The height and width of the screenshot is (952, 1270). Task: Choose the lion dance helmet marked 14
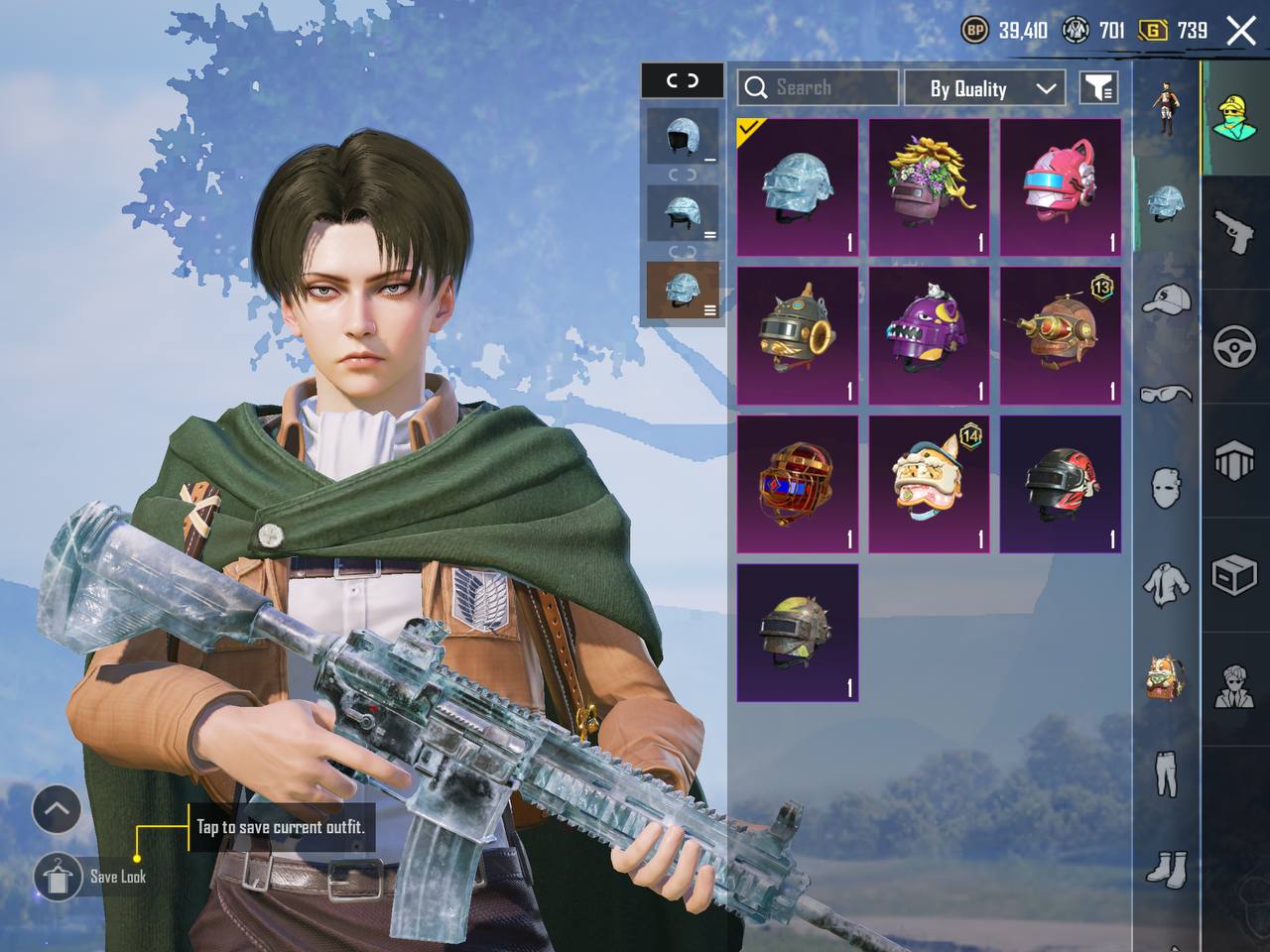[930, 484]
